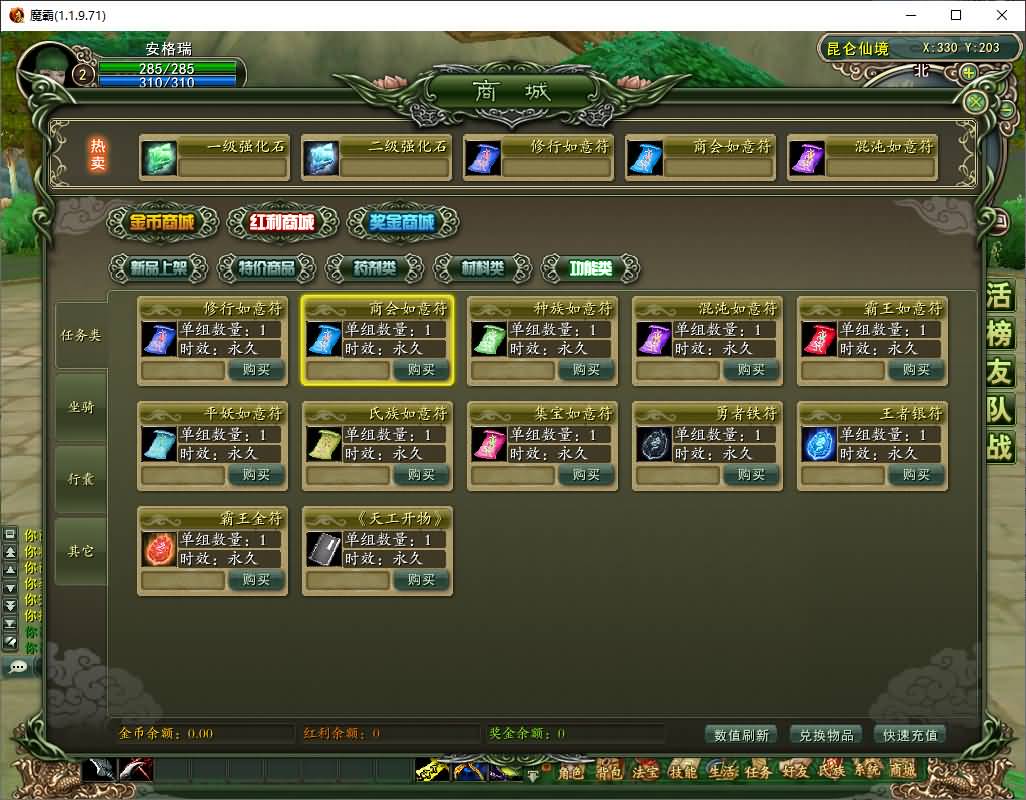This screenshot has height=800, width=1026.
Task: Switch to the 其它 side tab
Action: (x=81, y=551)
